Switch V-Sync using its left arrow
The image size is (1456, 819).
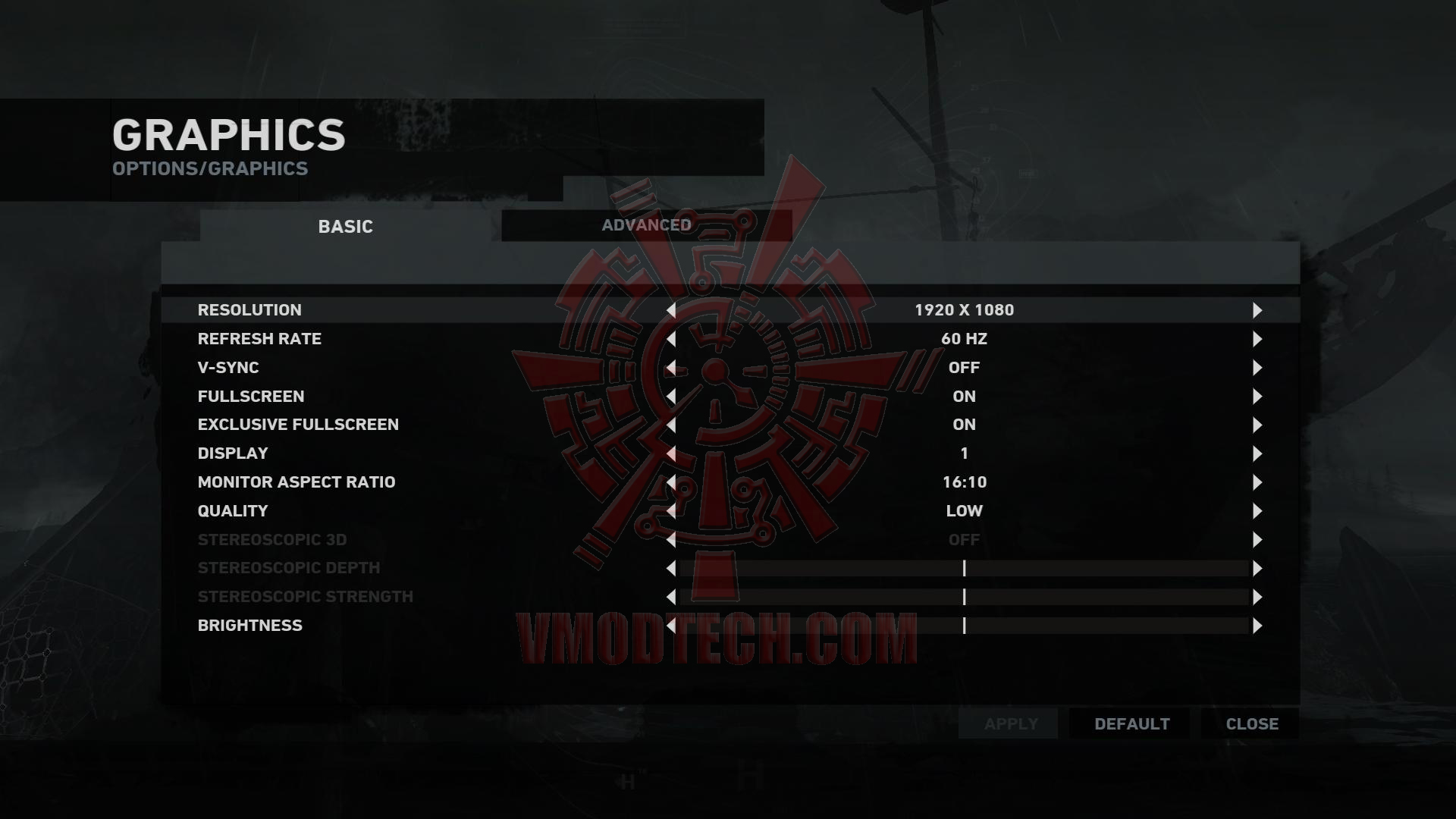click(671, 368)
